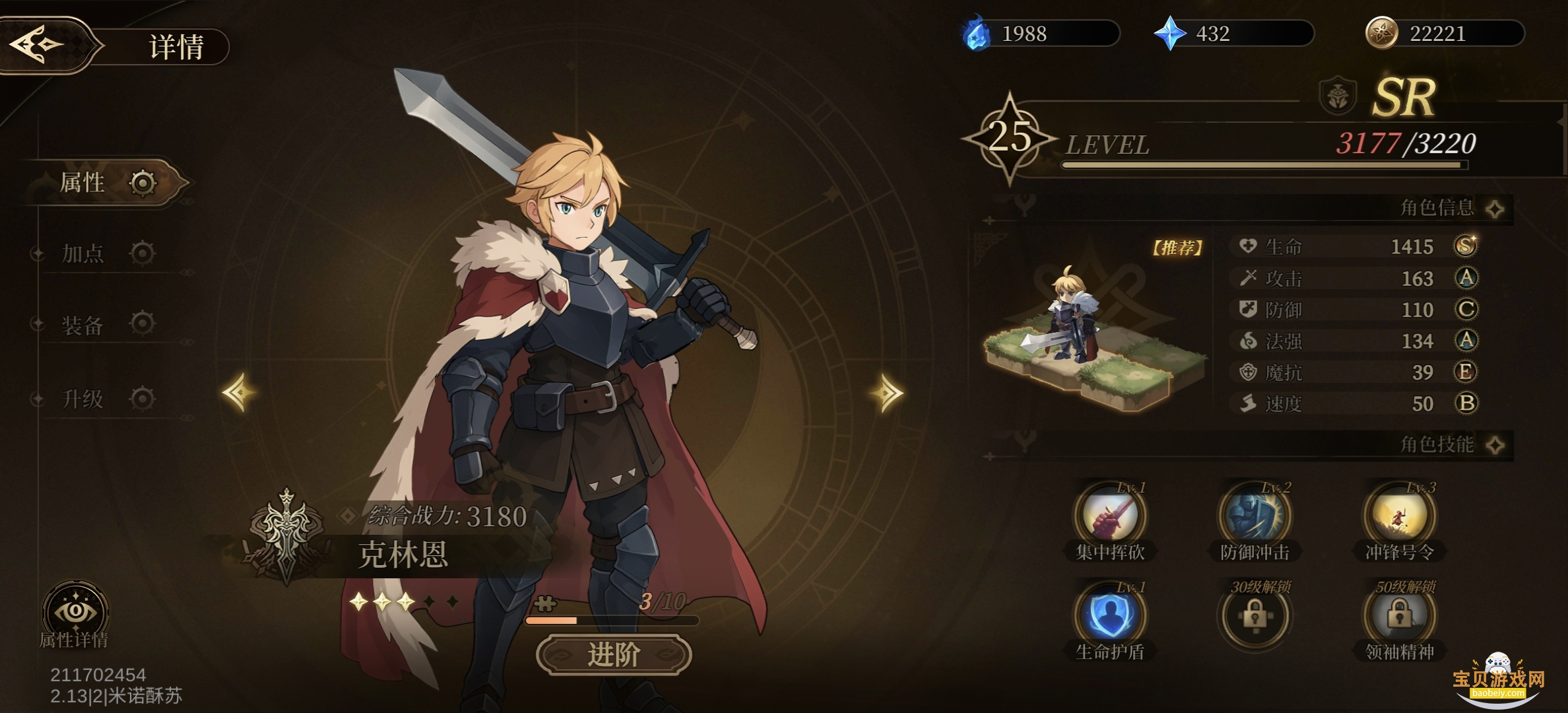Open 属性详情 eye icon
This screenshot has height=713, width=1568.
(x=75, y=613)
